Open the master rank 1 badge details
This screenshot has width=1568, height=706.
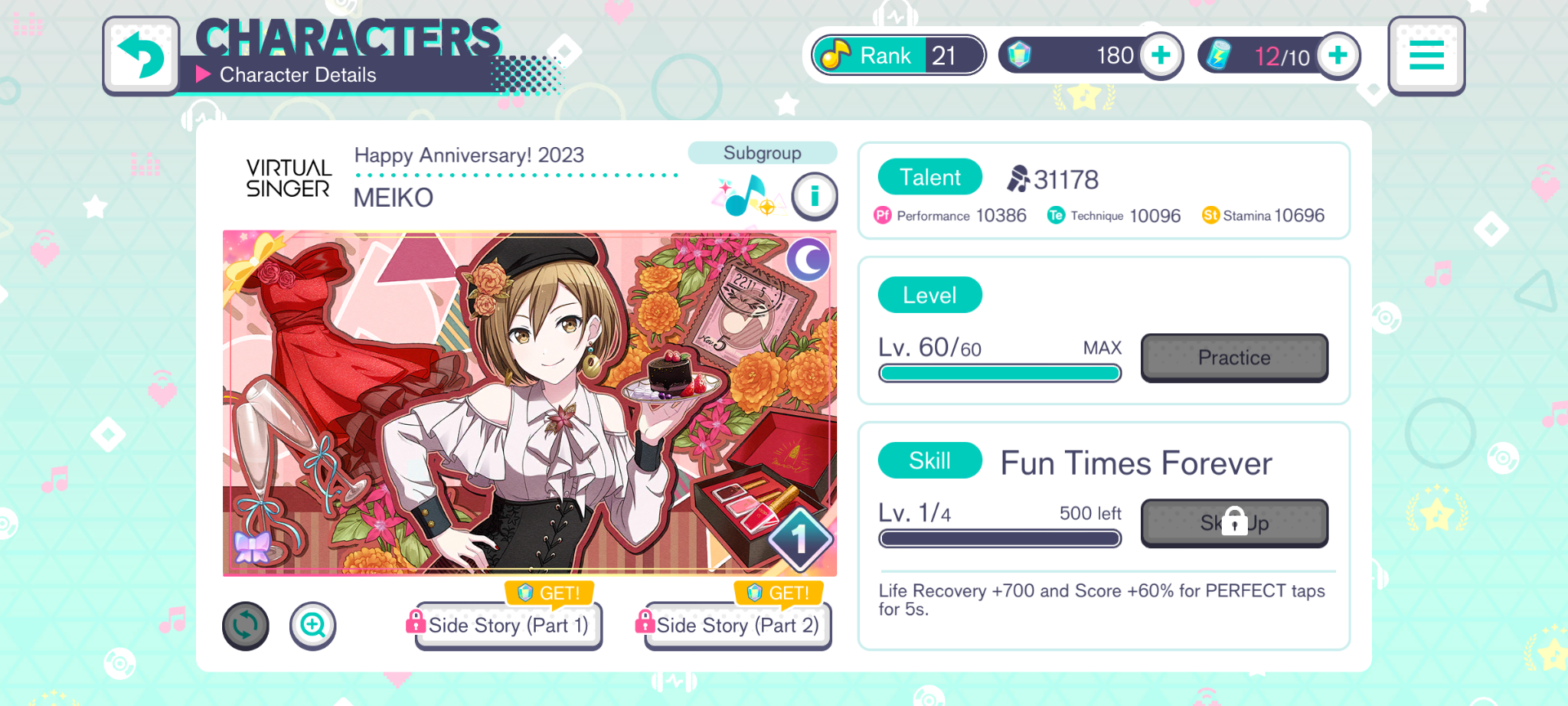tap(802, 538)
